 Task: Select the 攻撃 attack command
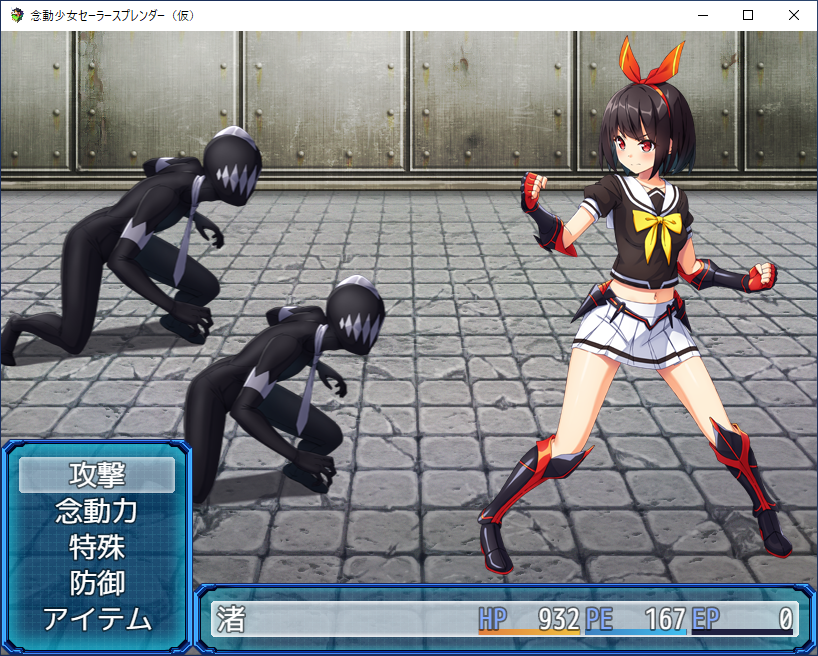(97, 474)
